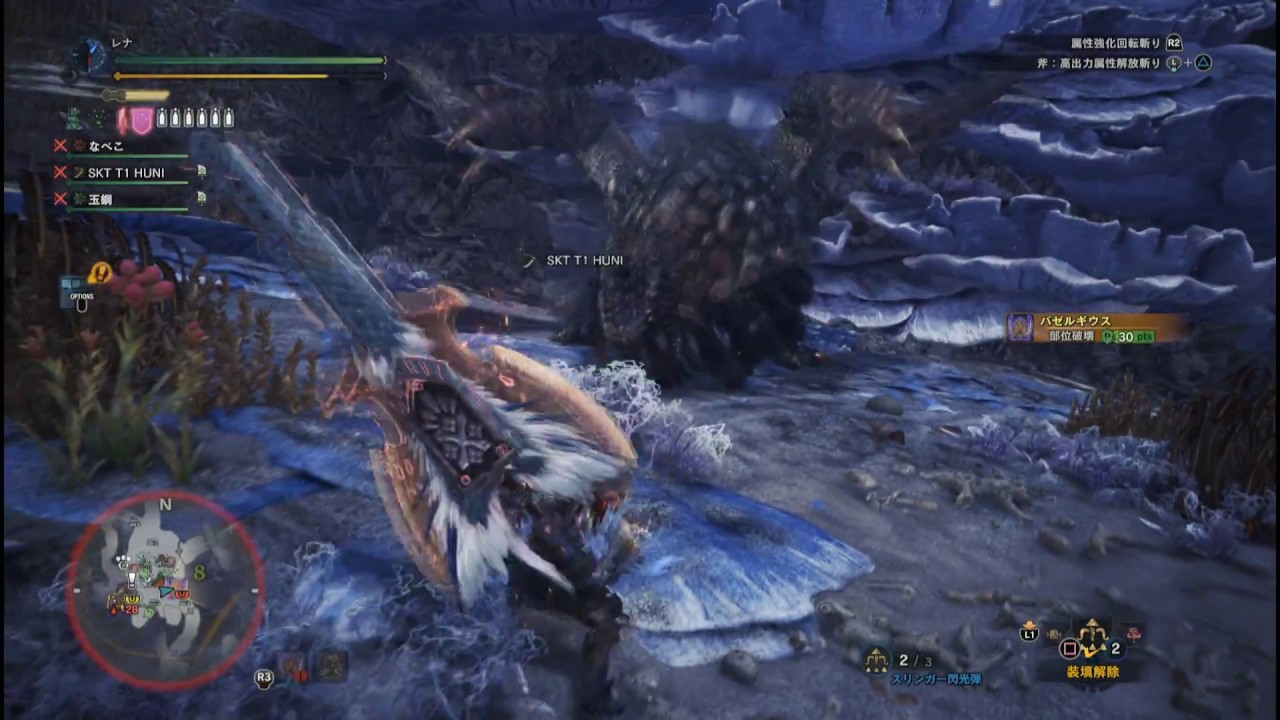Select the slinger flash pod icon
The width and height of the screenshot is (1280, 720).
pos(877,660)
